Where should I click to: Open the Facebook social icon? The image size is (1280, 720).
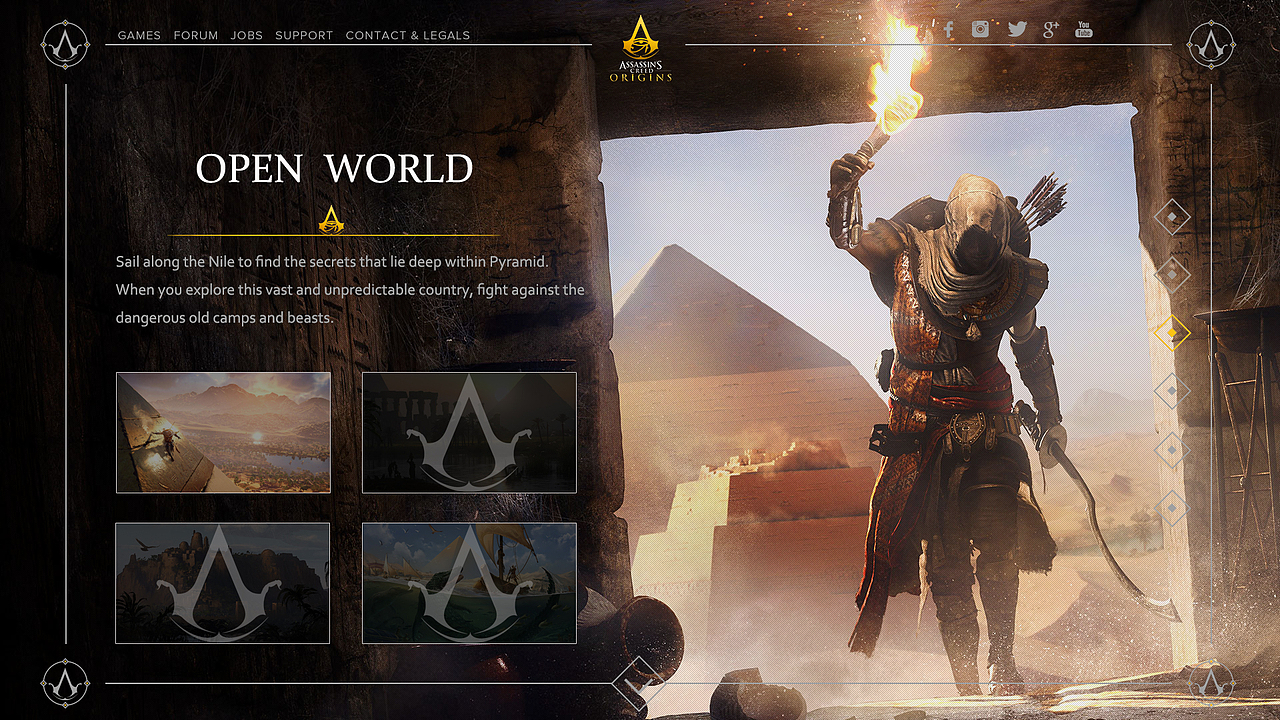[947, 29]
